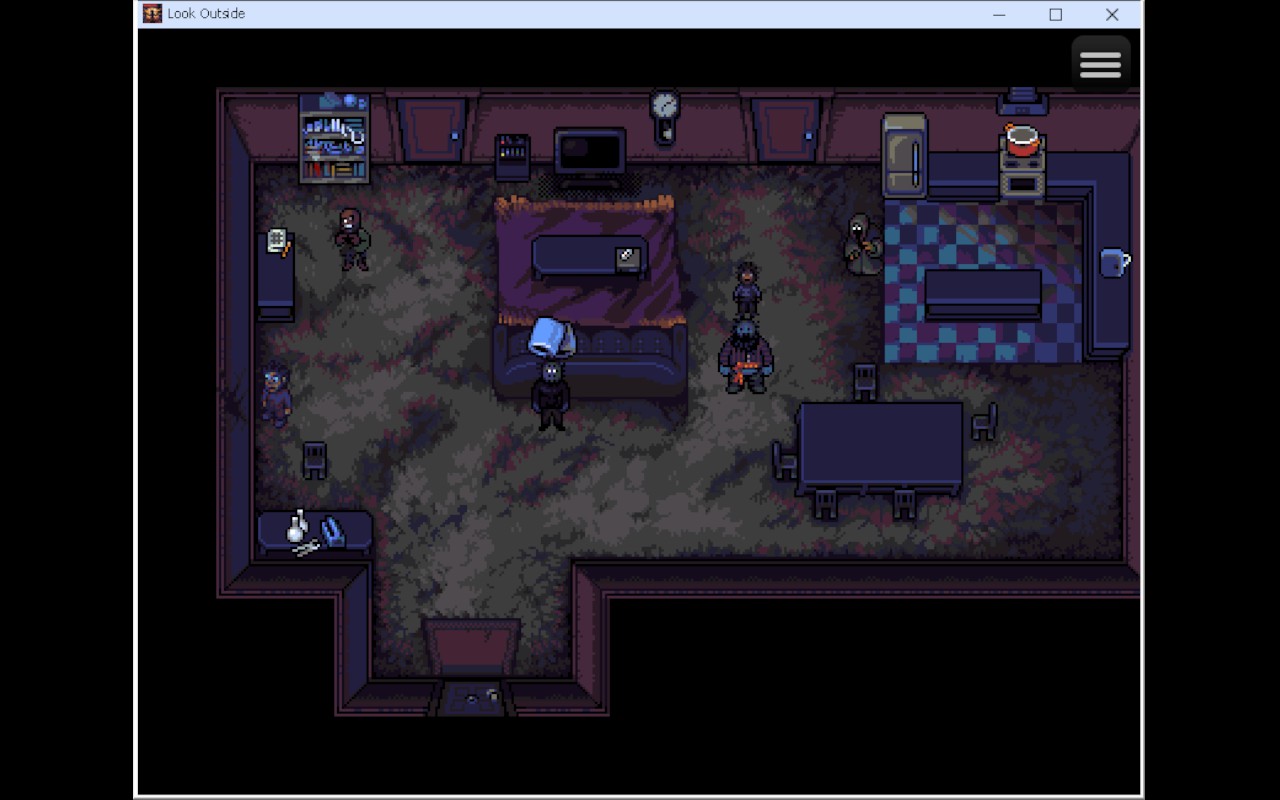Open the hamburger menu in the corner
Screen dimensions: 1280x800
tap(1101, 63)
